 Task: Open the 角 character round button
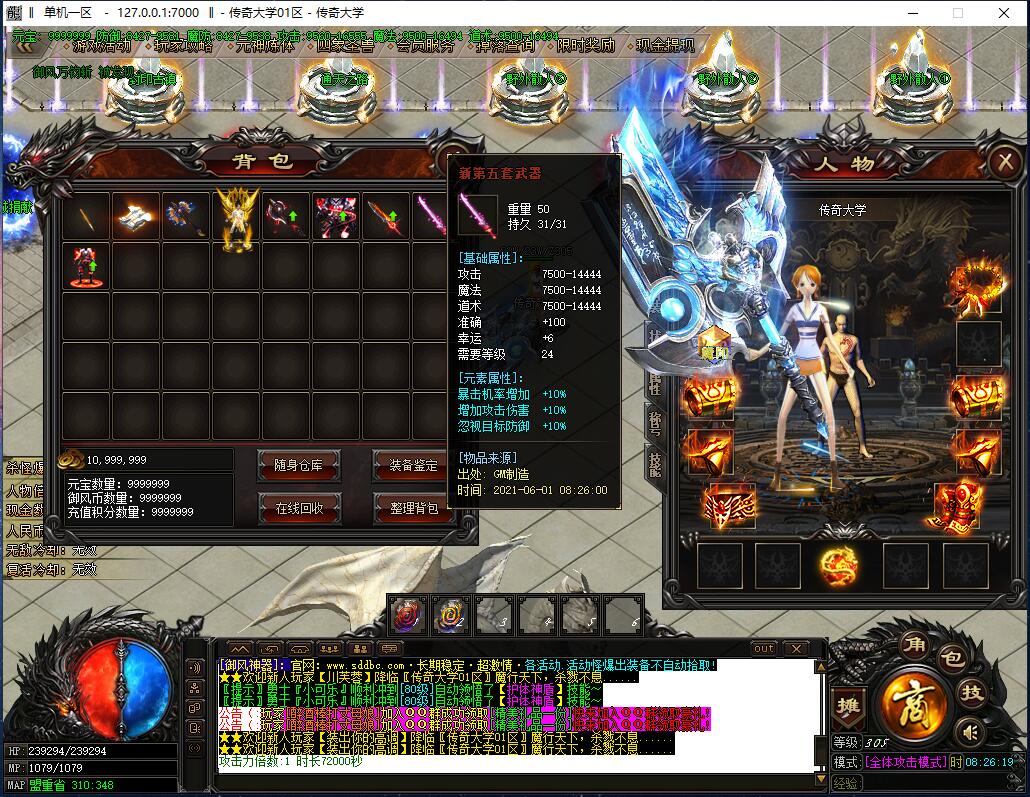coord(912,644)
